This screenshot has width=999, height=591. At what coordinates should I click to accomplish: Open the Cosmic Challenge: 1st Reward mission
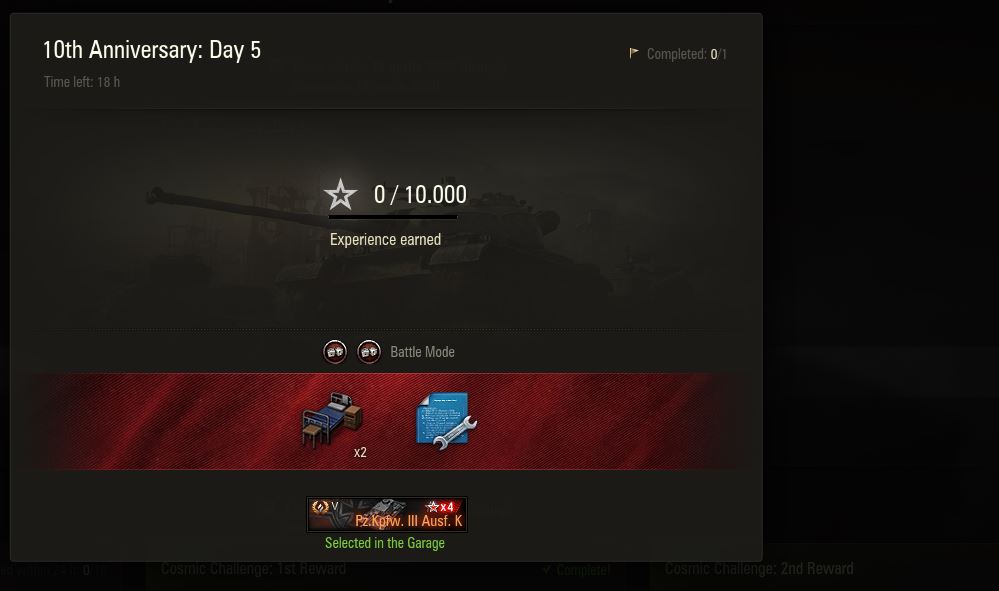point(254,570)
